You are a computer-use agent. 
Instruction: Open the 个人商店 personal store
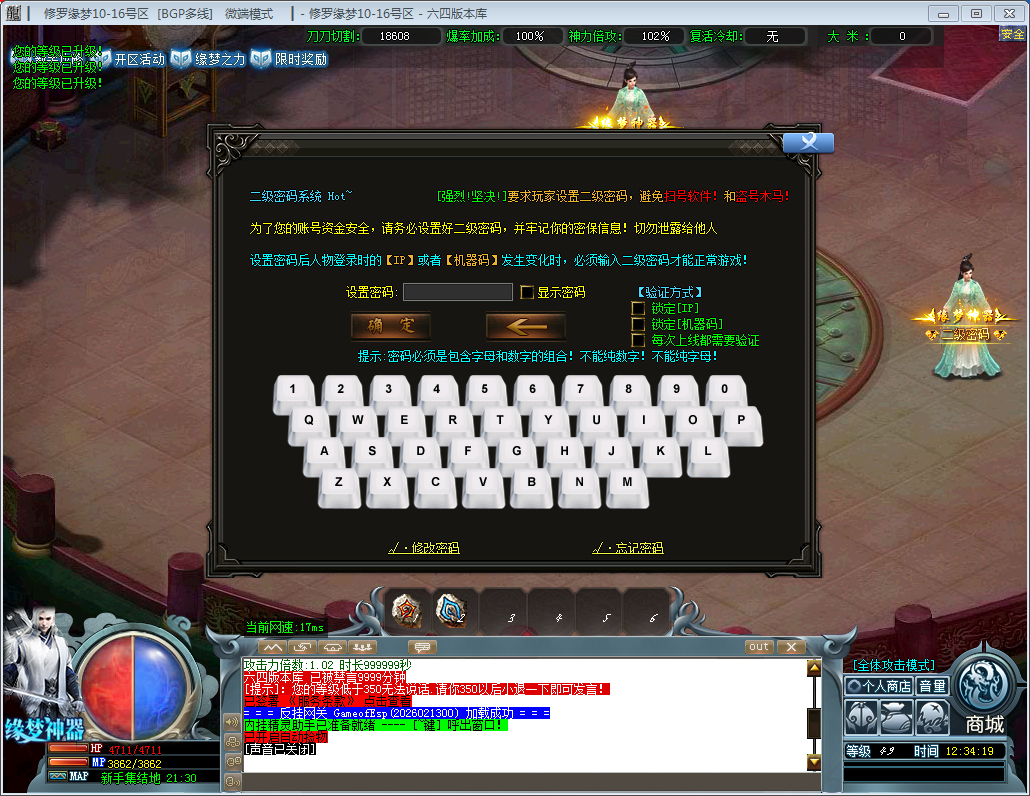click(x=879, y=686)
